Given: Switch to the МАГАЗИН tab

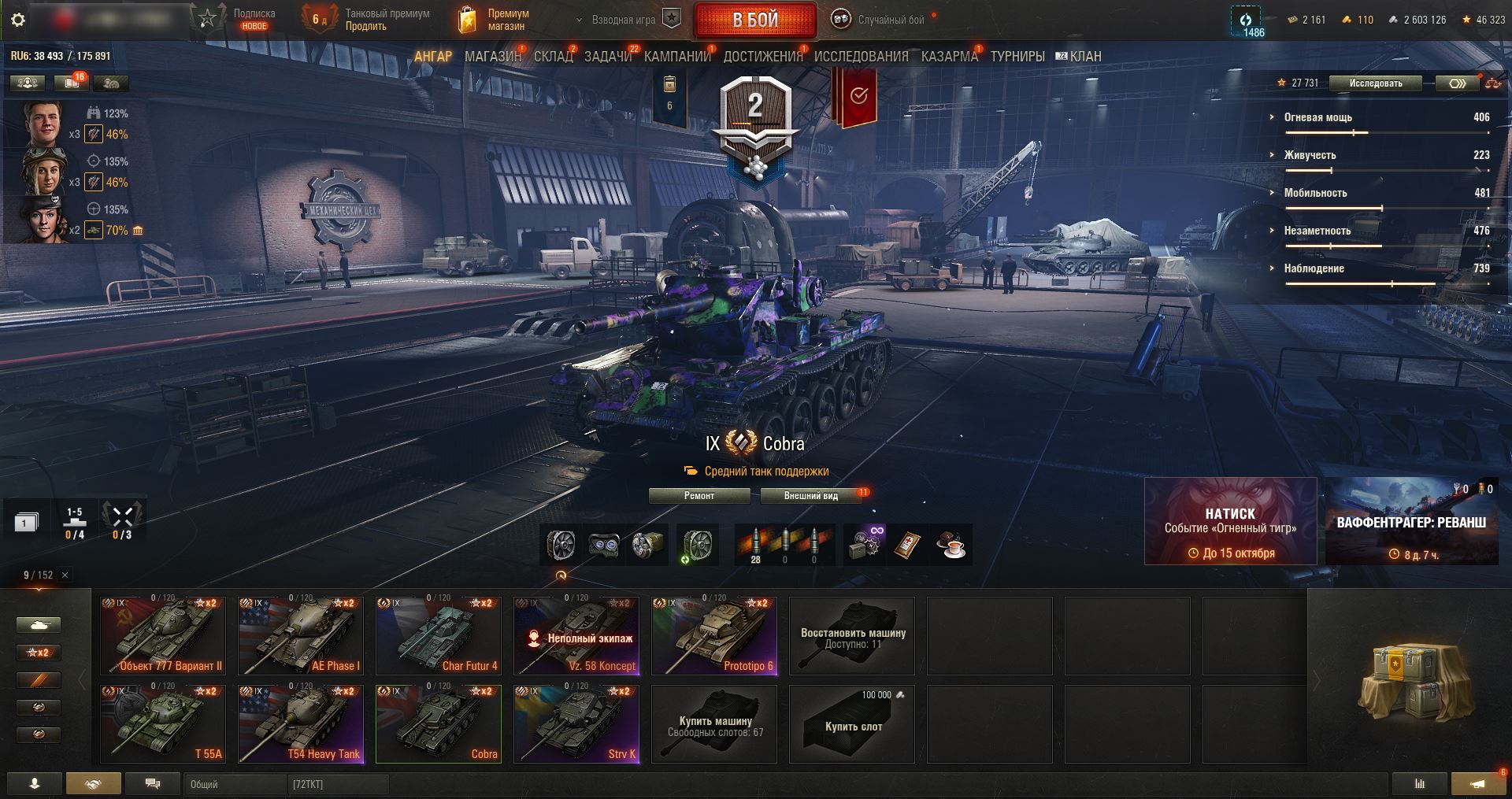Looking at the screenshot, I should tap(492, 57).
